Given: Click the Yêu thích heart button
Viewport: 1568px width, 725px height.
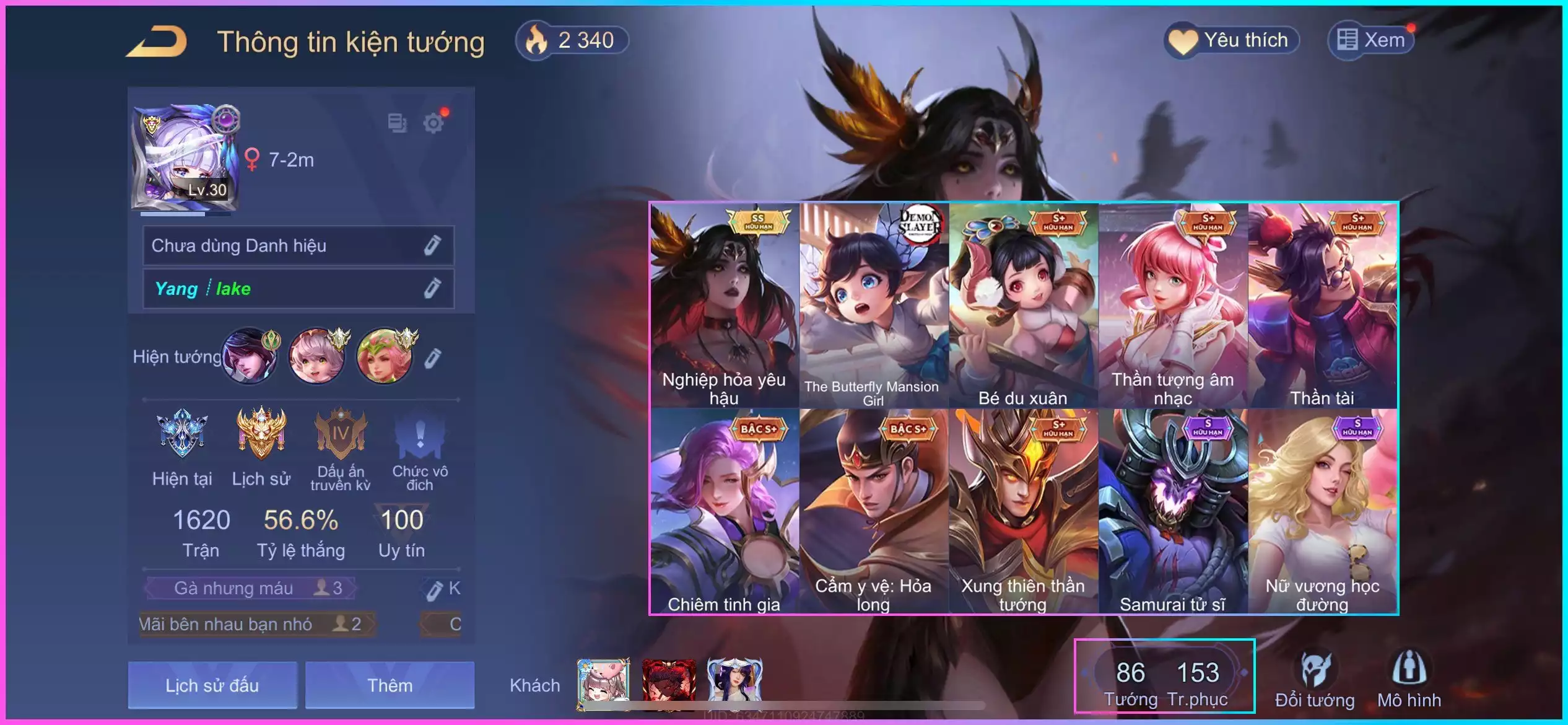Looking at the screenshot, I should tap(1231, 41).
